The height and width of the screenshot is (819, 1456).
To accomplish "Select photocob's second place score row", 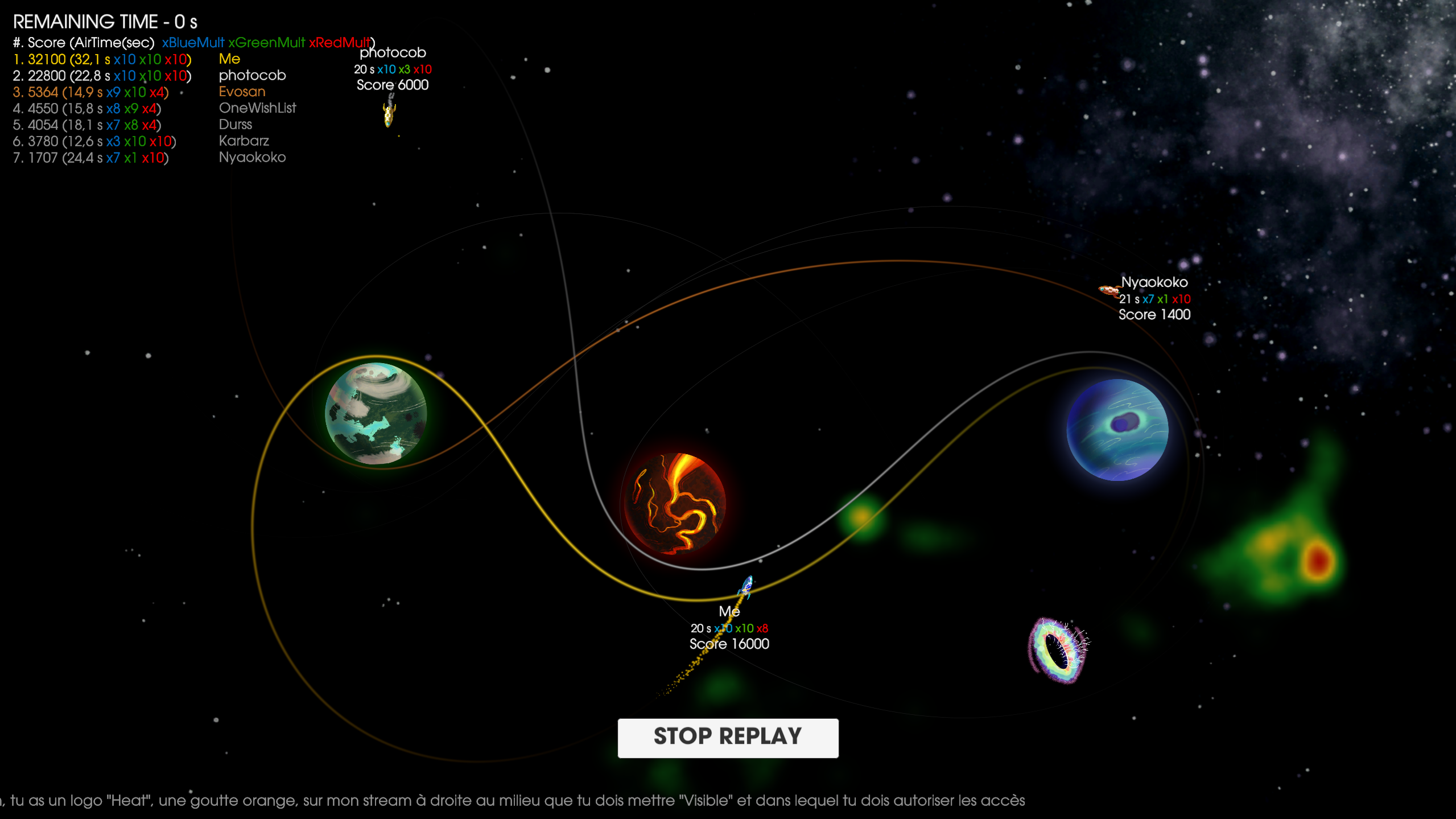I will coord(102,75).
